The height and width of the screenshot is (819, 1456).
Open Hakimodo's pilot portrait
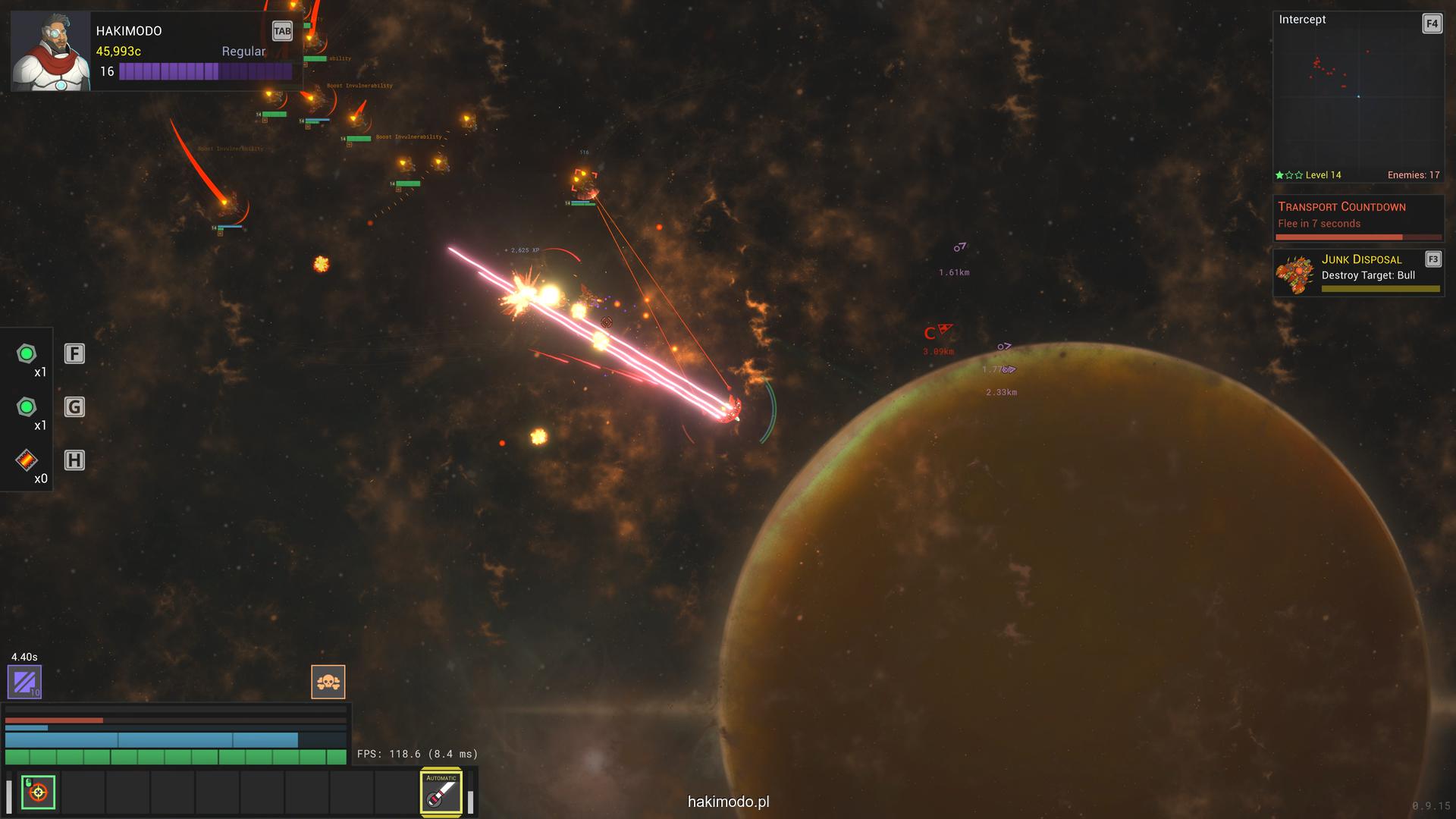[x=50, y=52]
